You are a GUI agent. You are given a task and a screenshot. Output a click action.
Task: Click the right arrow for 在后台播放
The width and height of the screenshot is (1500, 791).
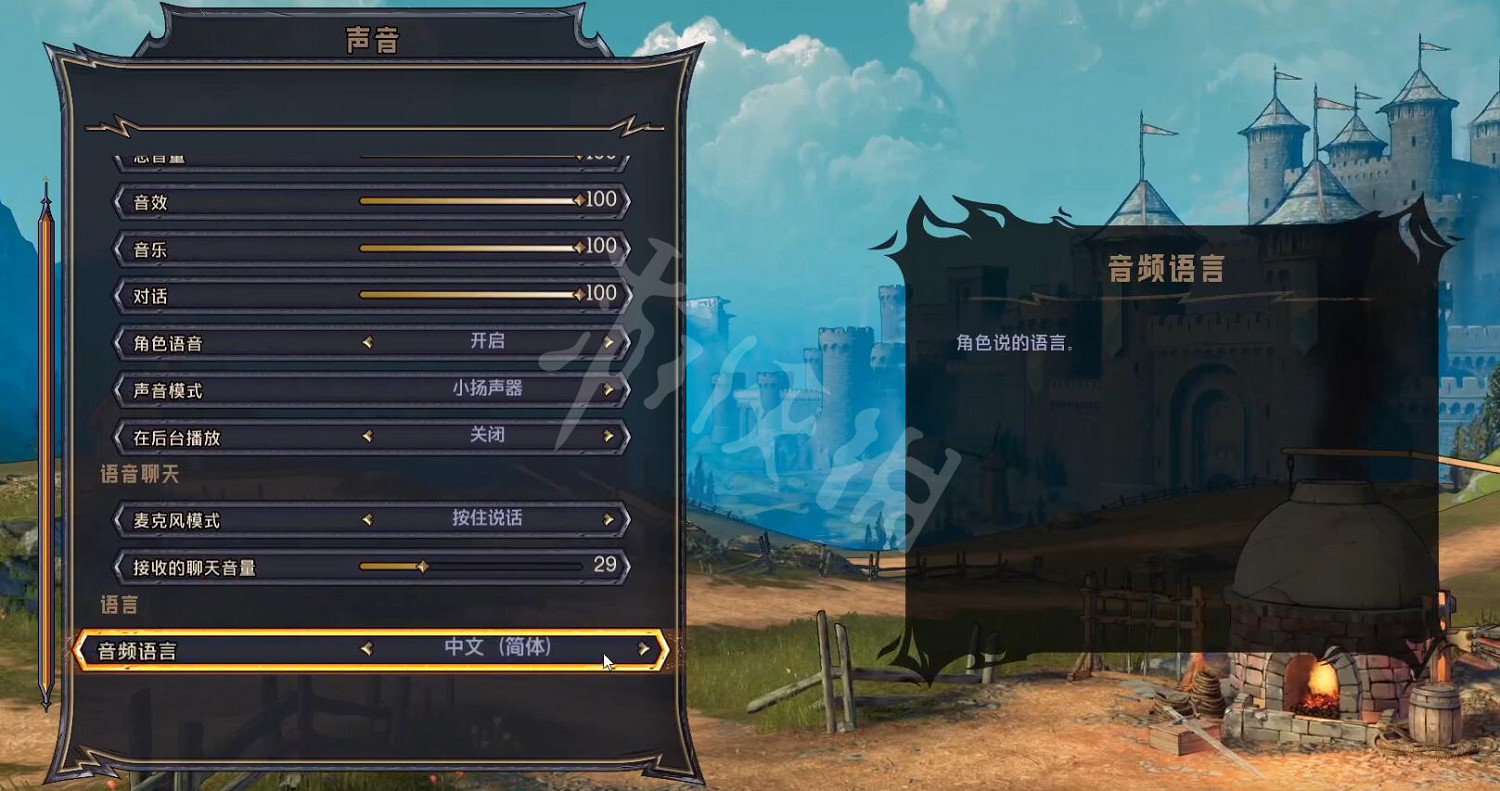(x=609, y=436)
